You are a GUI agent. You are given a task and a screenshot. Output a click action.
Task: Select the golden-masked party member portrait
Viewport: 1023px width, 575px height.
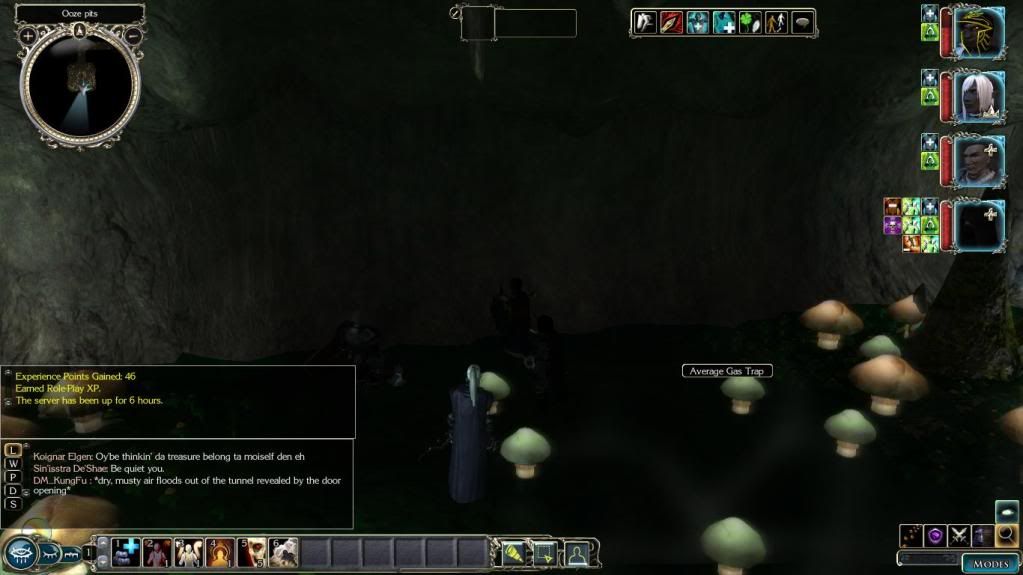tap(978, 33)
